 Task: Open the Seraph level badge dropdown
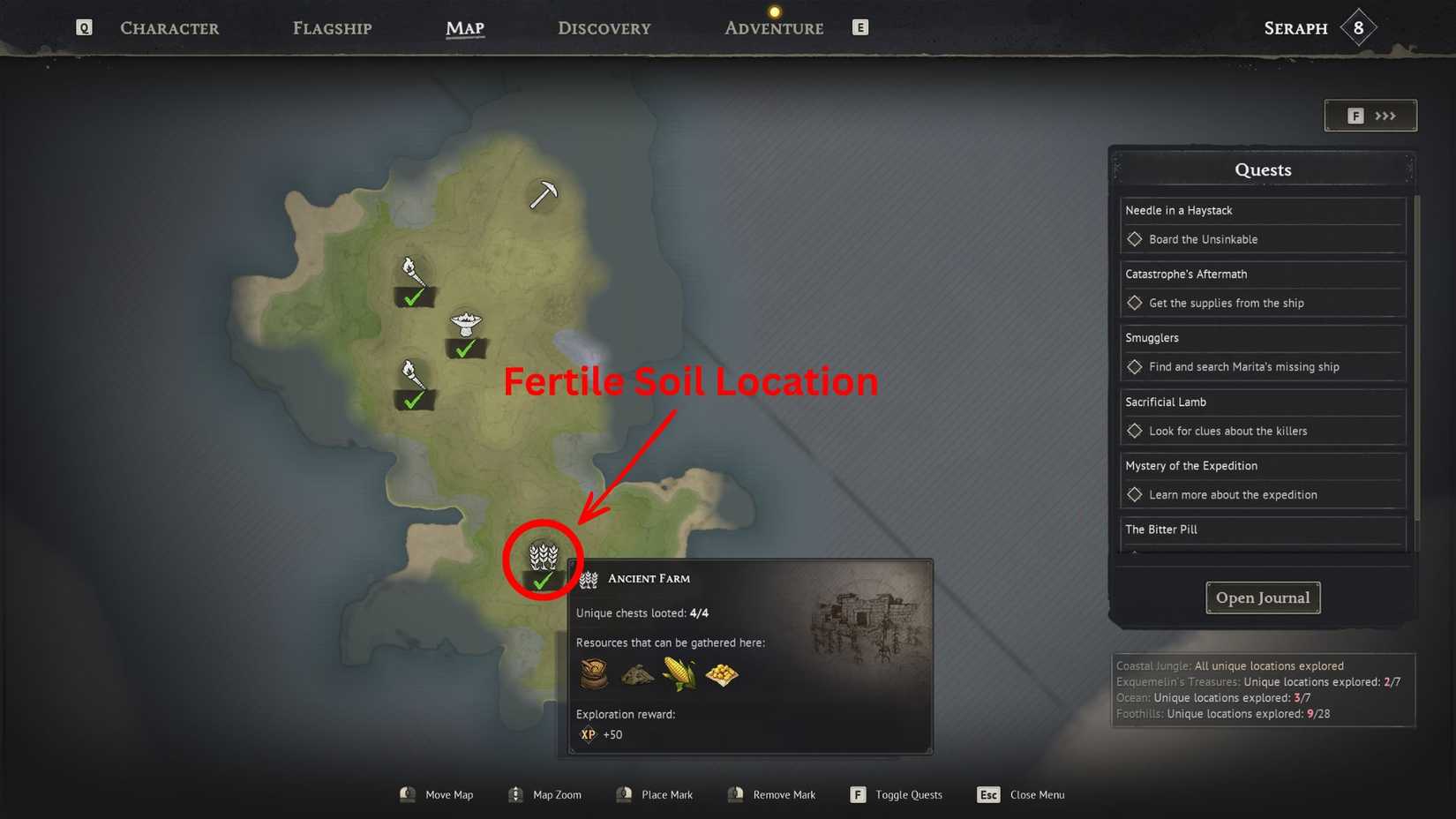(1356, 26)
